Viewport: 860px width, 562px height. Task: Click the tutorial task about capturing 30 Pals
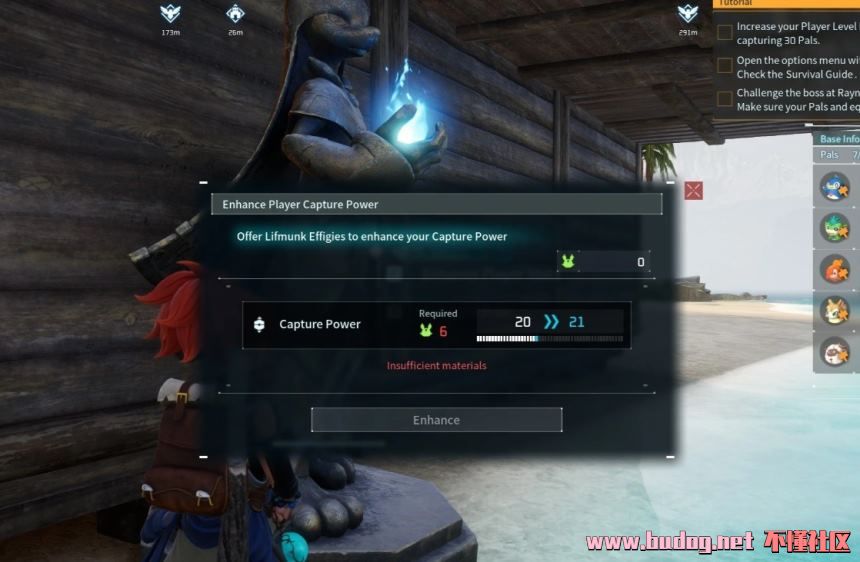click(789, 34)
